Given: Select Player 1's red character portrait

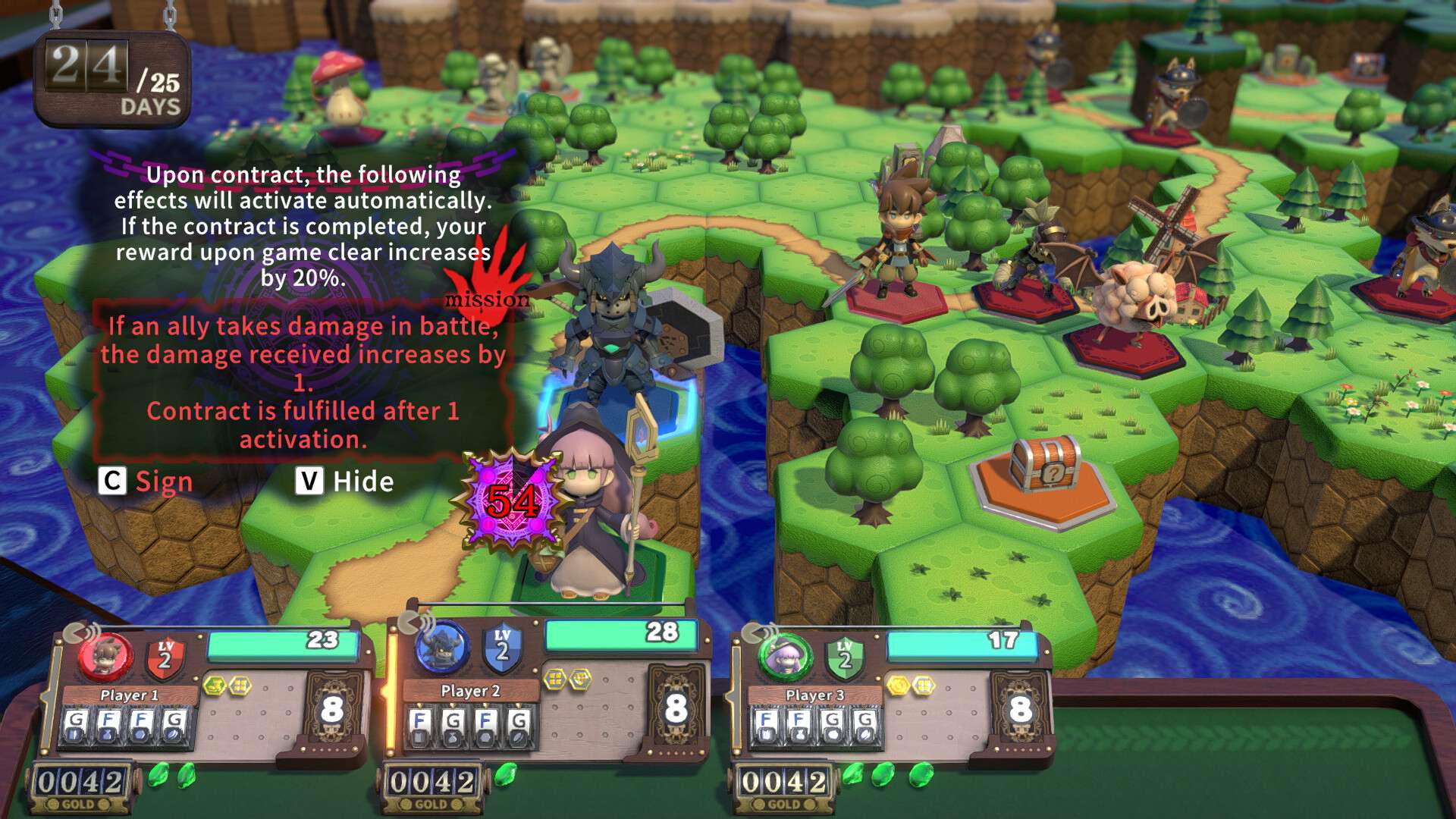Looking at the screenshot, I should (x=107, y=657).
